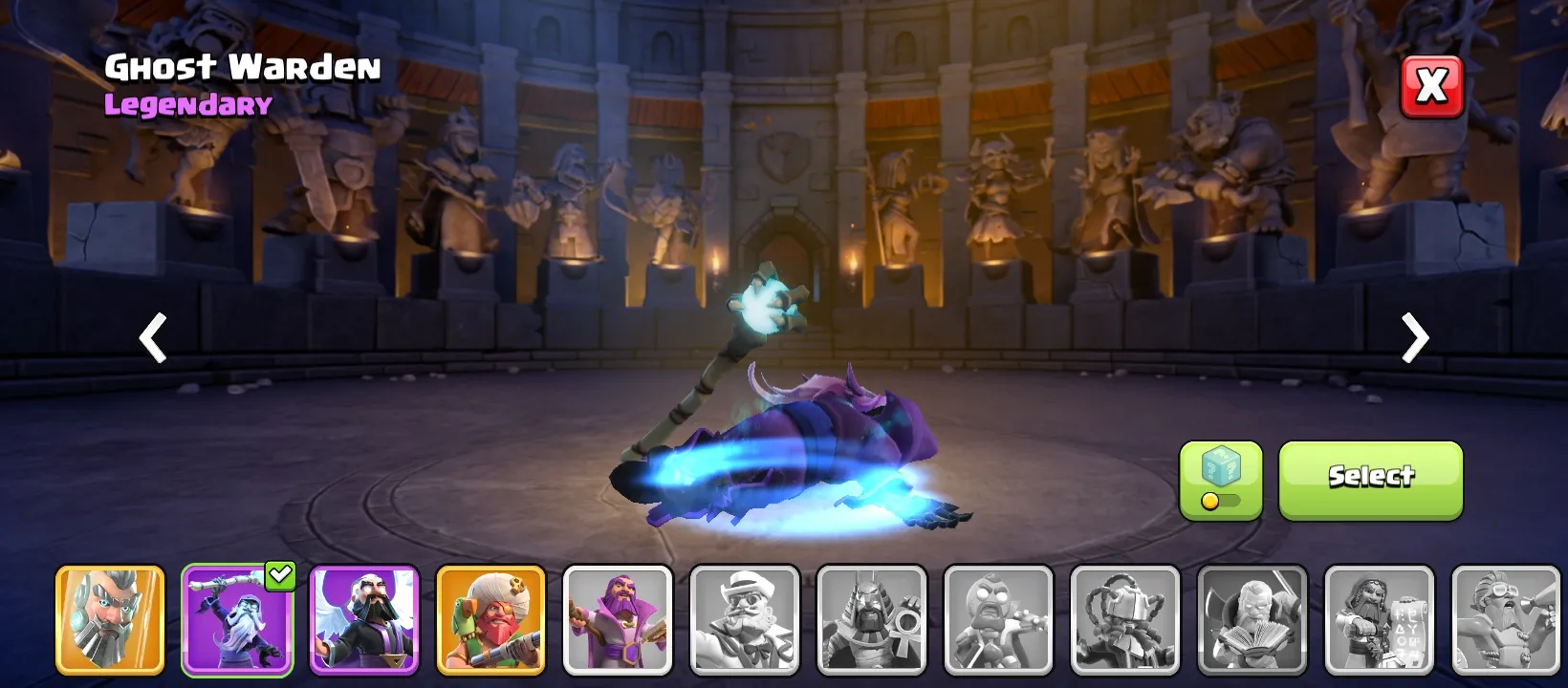Viewport: 1568px width, 688px height.
Task: Click the locked goggles Warden skin thumbnail
Action: pyautogui.click(x=1506, y=621)
